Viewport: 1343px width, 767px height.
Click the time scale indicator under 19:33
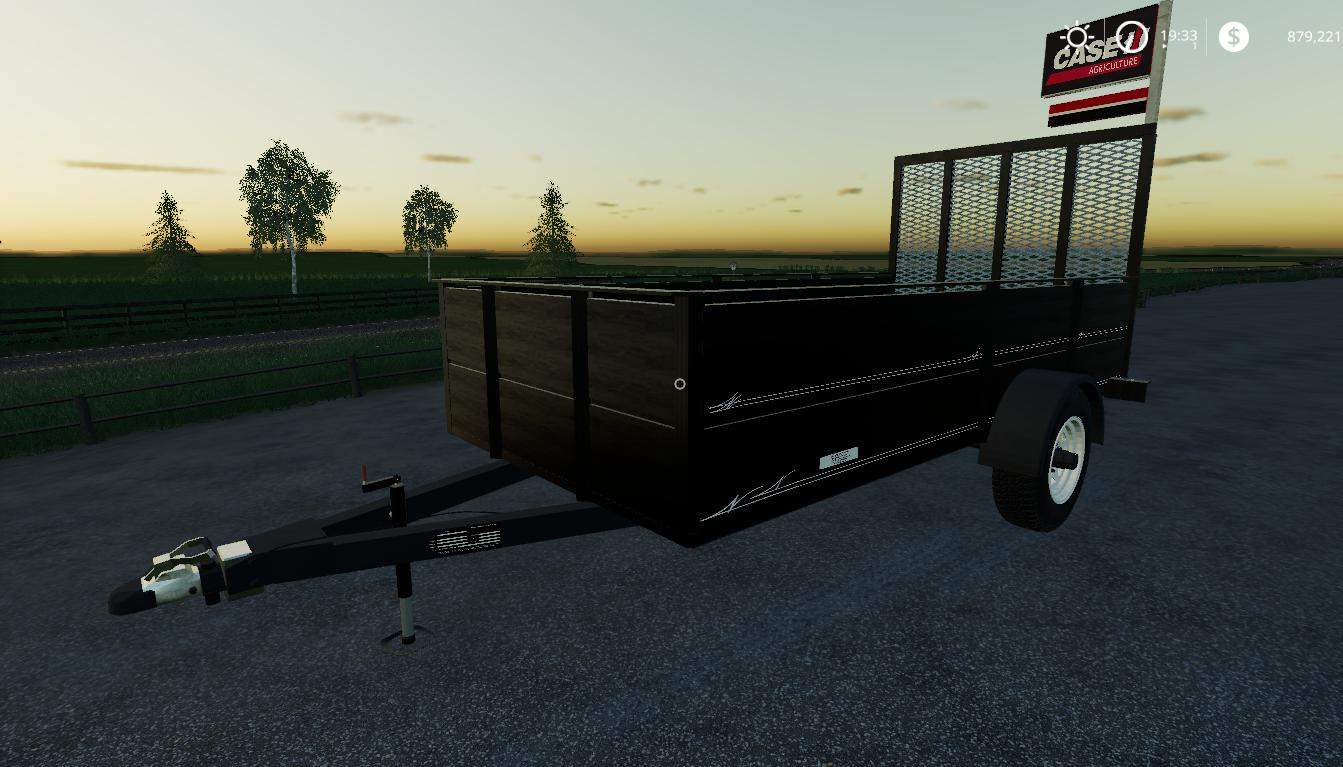[x=1194, y=46]
